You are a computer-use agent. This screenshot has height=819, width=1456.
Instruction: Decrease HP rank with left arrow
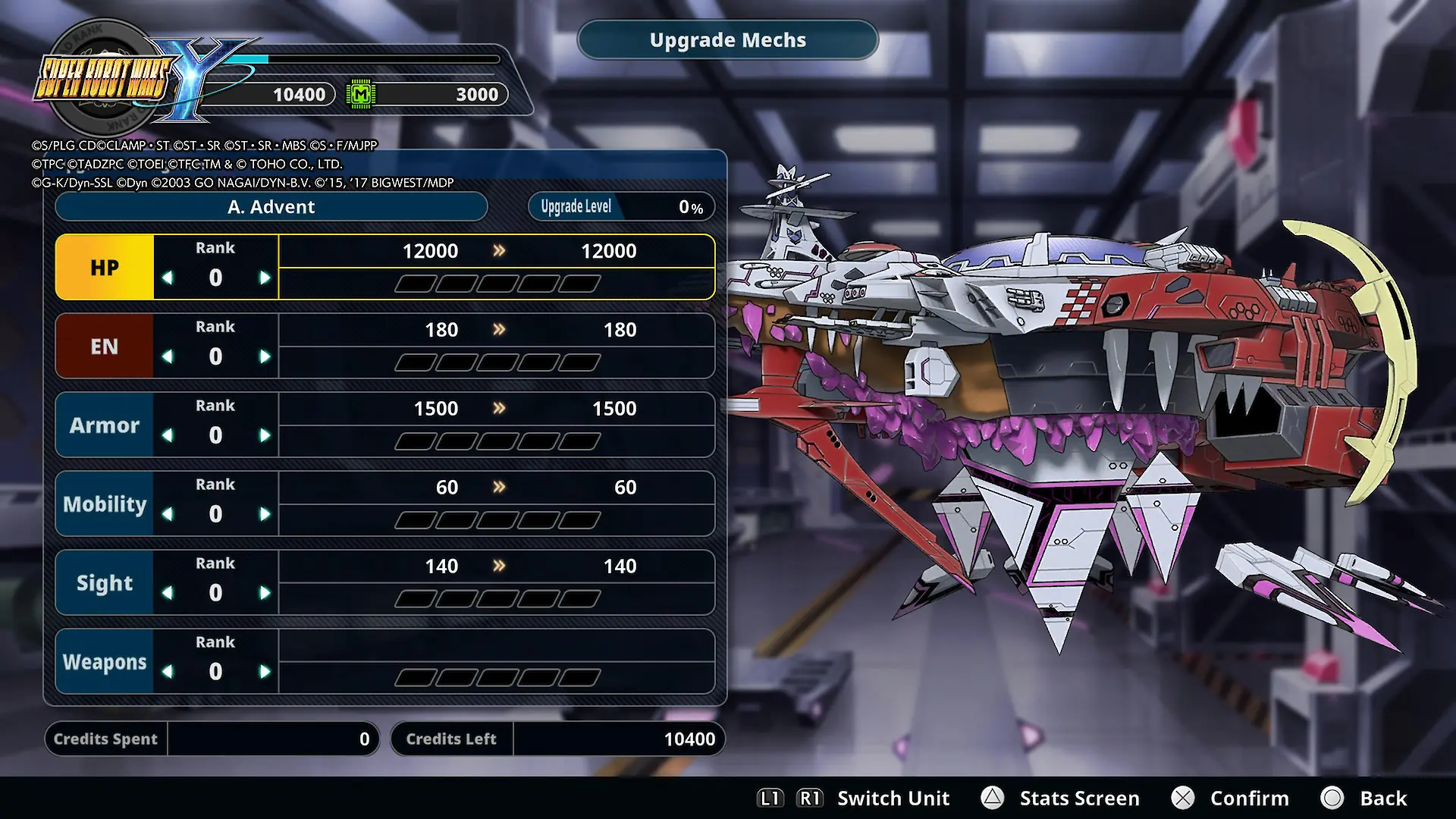(x=168, y=278)
